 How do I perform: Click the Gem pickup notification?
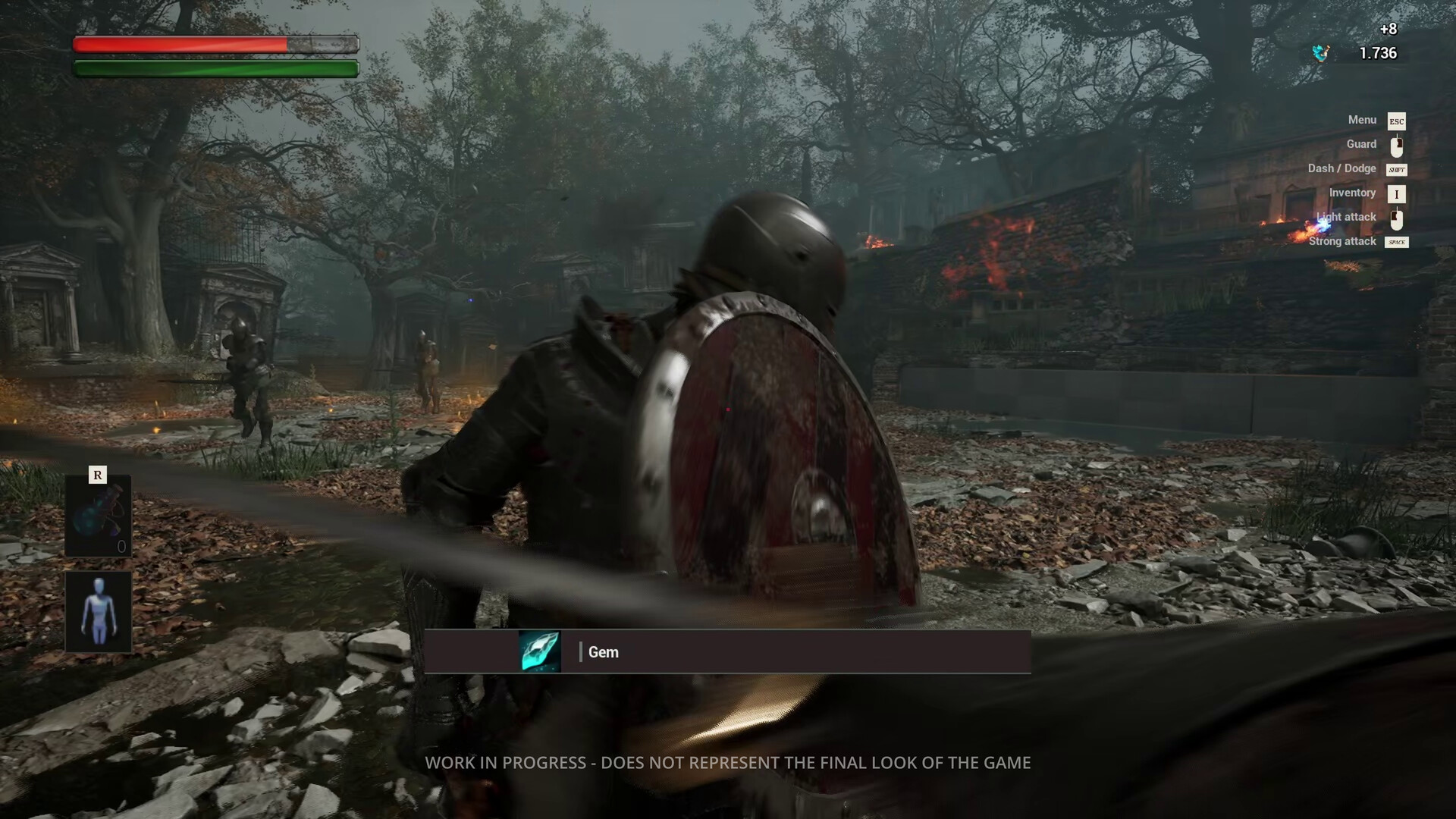click(x=726, y=652)
